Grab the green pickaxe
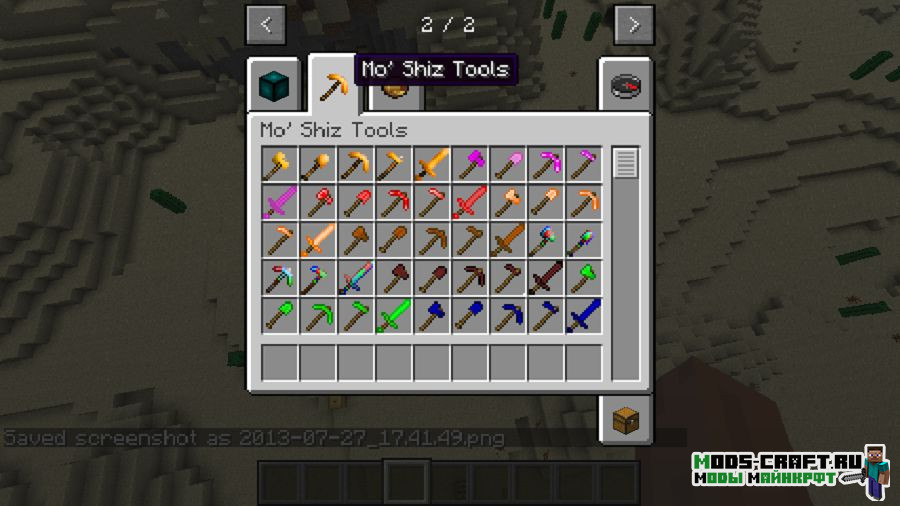The width and height of the screenshot is (900, 506). point(318,316)
